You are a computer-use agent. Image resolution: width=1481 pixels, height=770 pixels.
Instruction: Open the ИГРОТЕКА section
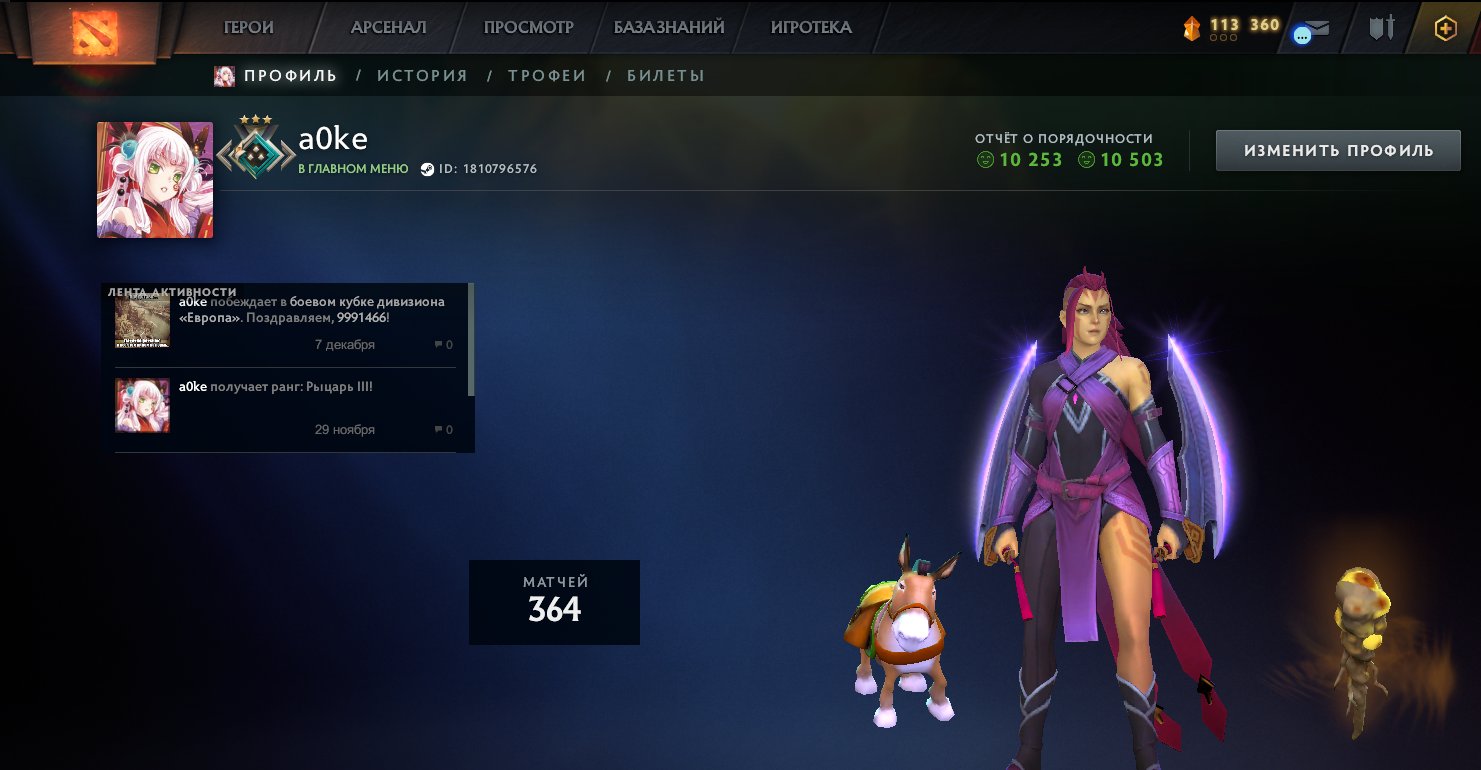coord(811,27)
